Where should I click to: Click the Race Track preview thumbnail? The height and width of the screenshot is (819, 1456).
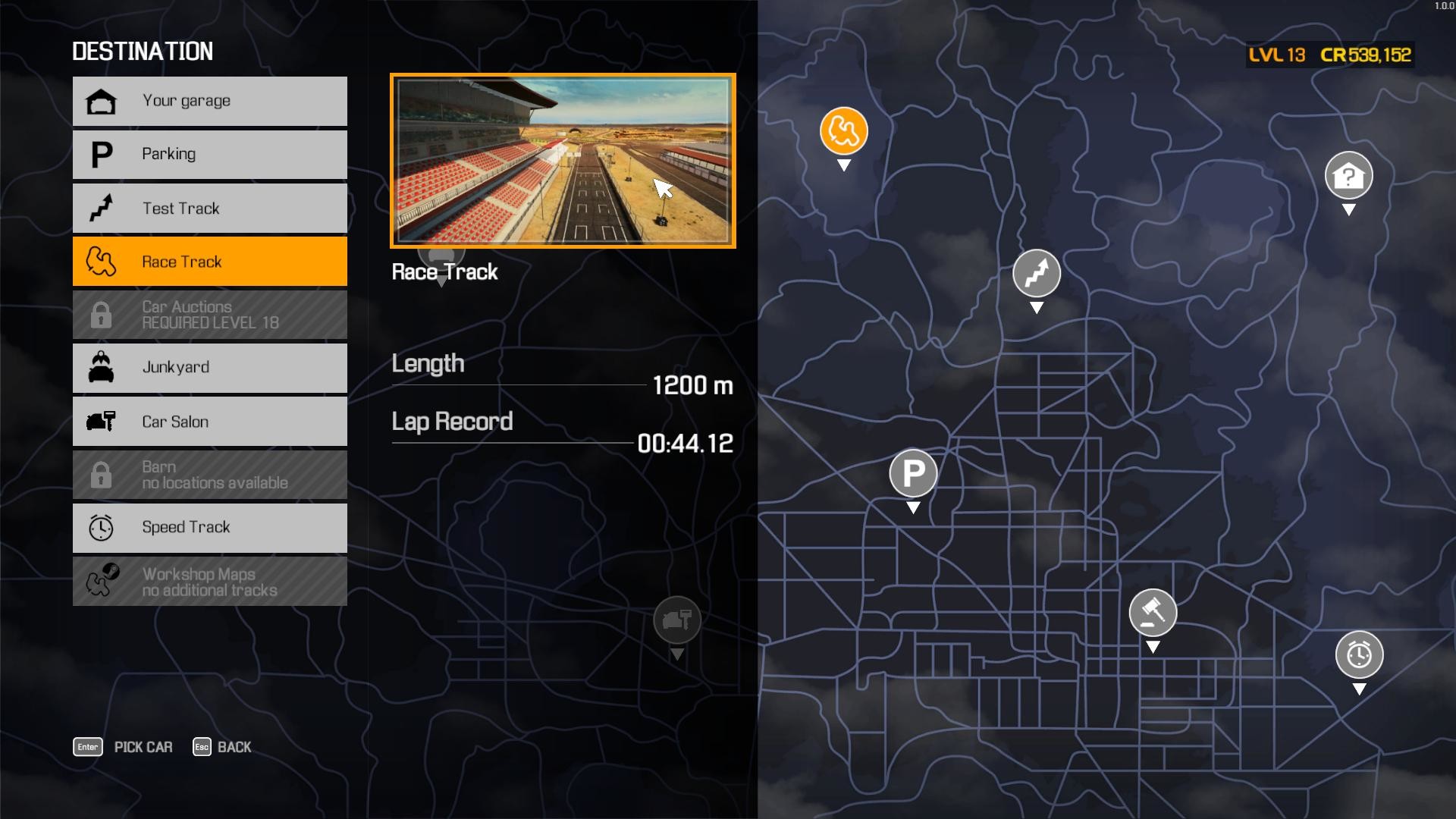(x=563, y=161)
